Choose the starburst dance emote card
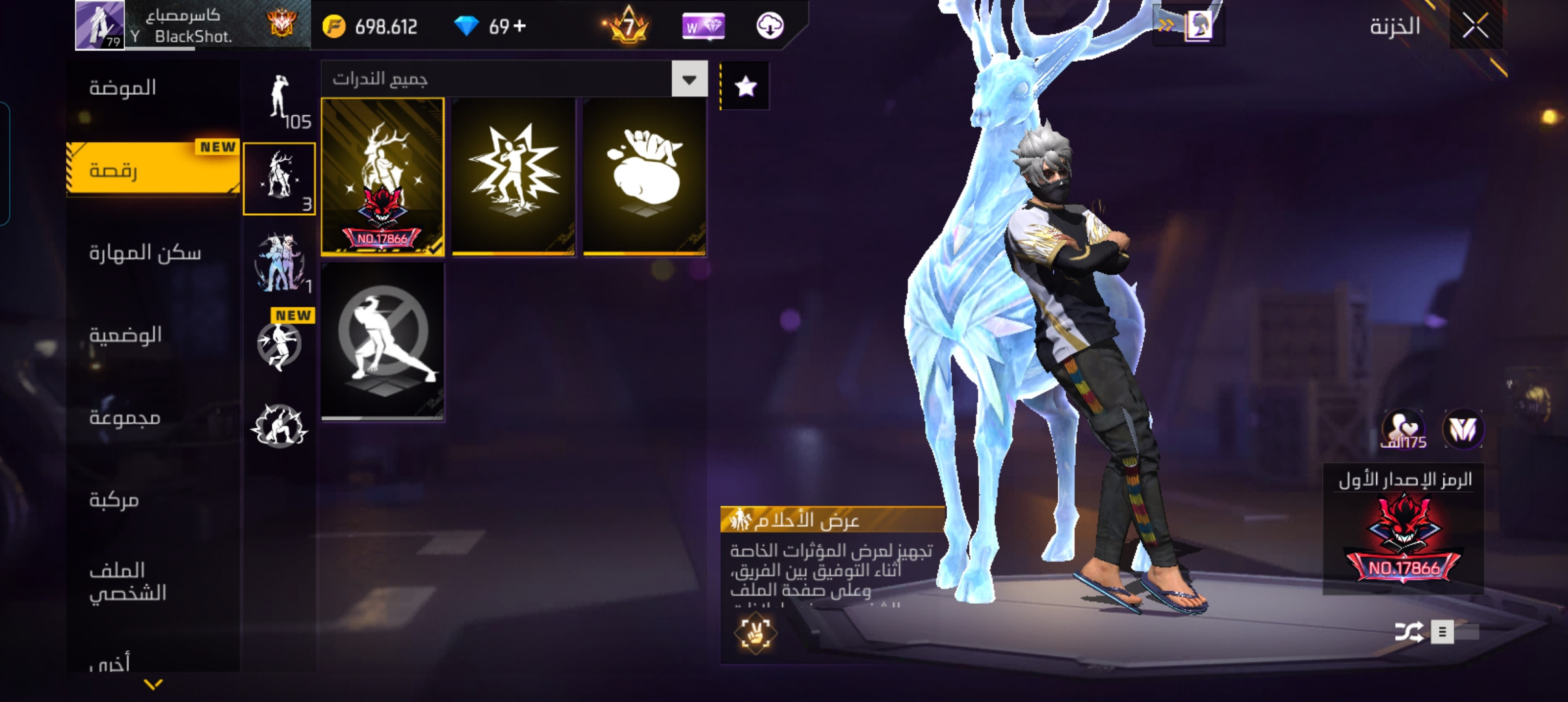Image resolution: width=1568 pixels, height=702 pixels. click(514, 177)
